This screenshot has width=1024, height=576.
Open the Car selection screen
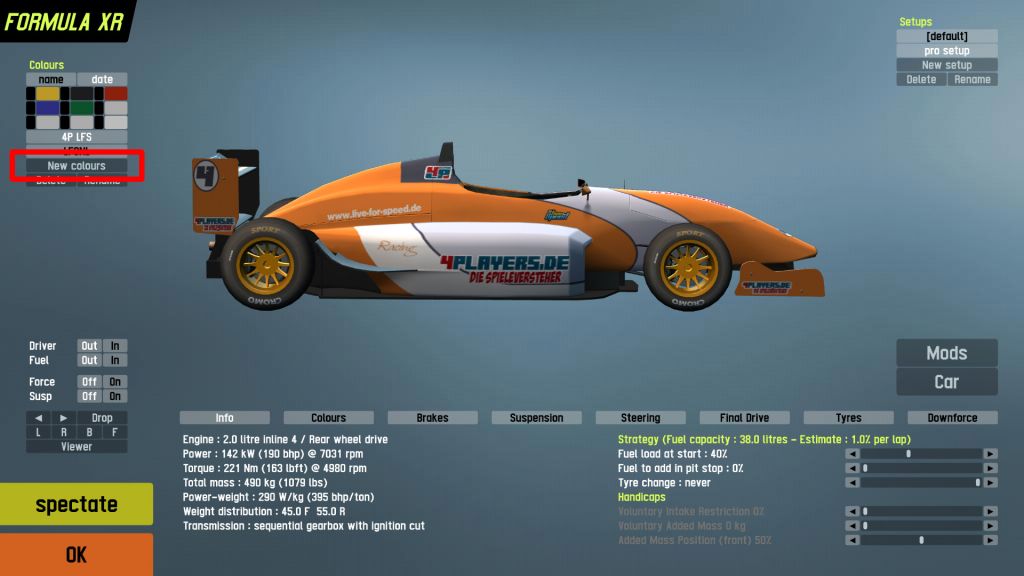point(946,382)
